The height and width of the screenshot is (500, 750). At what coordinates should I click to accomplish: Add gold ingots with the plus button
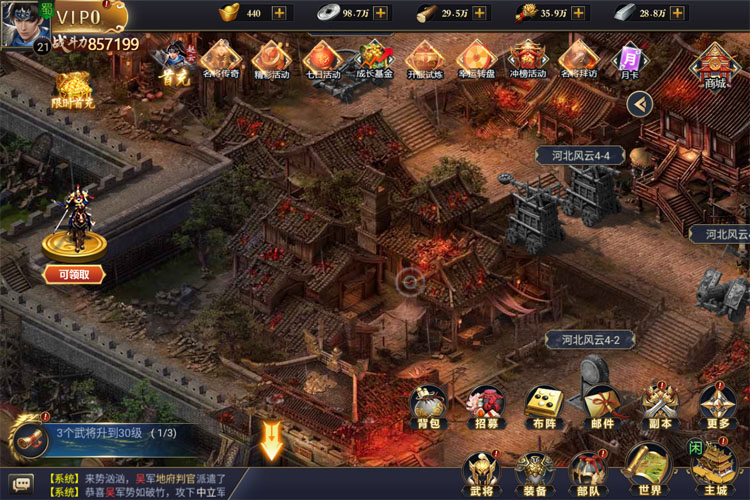(279, 13)
